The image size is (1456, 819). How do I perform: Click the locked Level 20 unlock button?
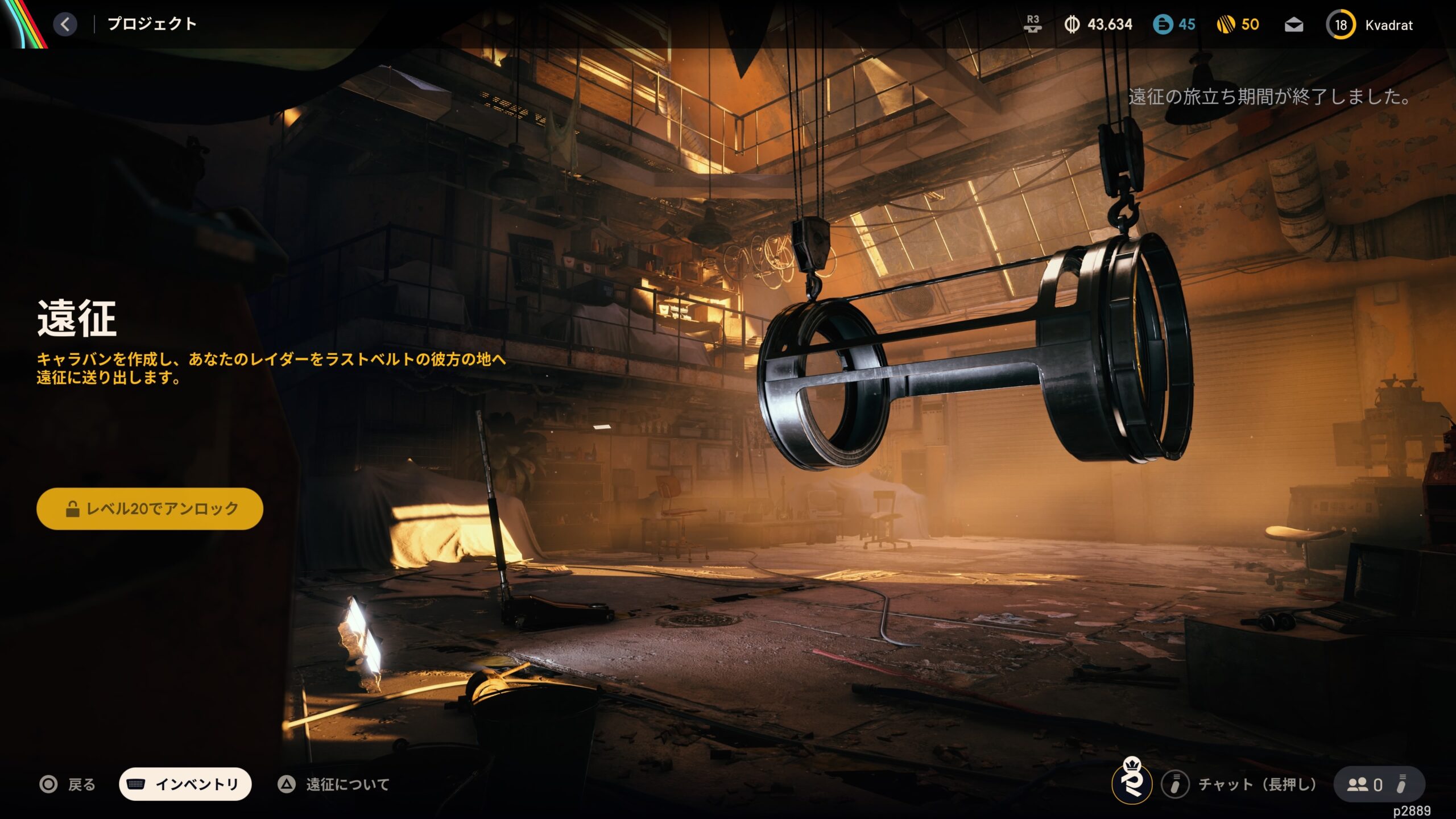click(x=150, y=508)
